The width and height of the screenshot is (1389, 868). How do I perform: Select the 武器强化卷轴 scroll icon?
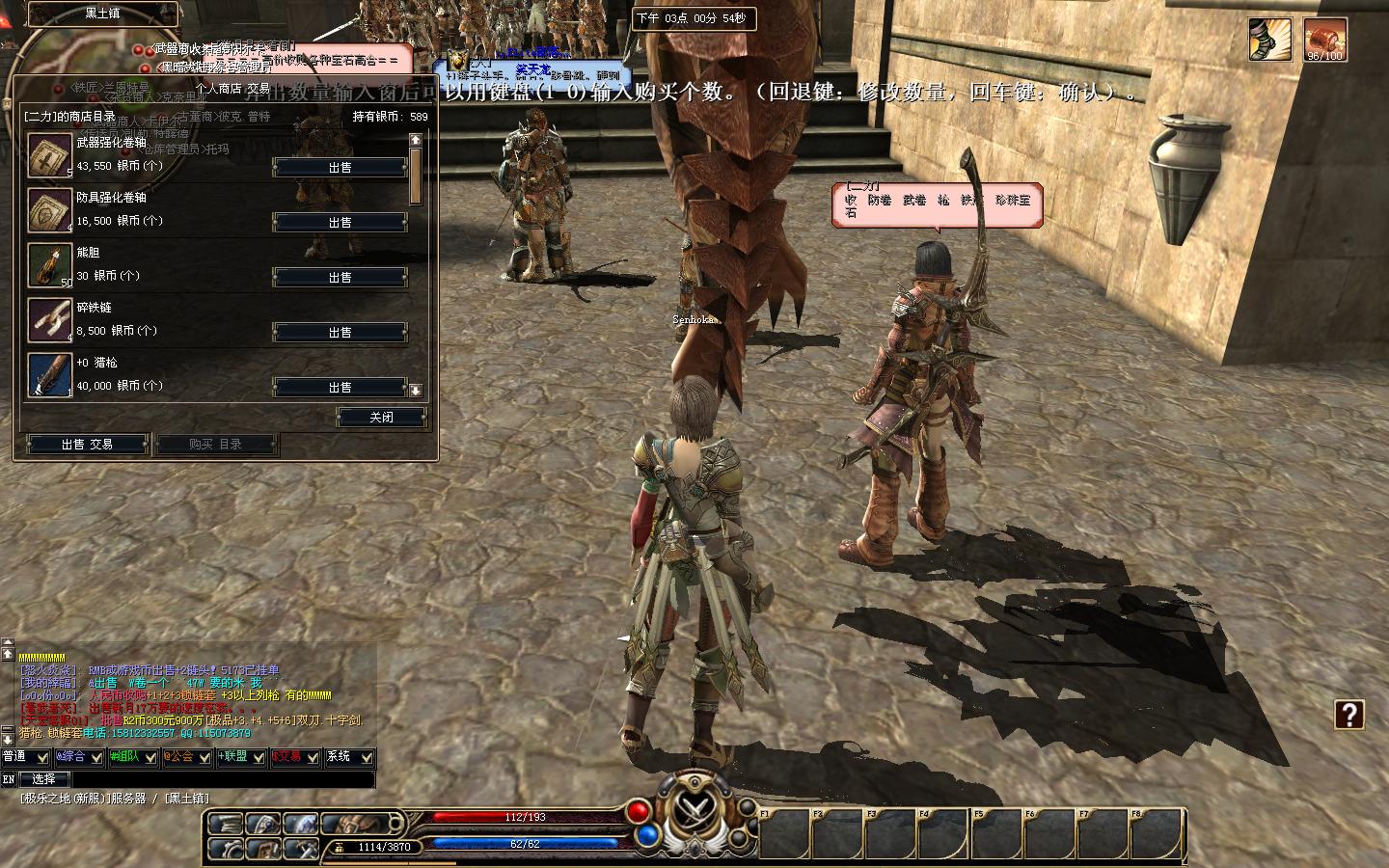pos(49,155)
